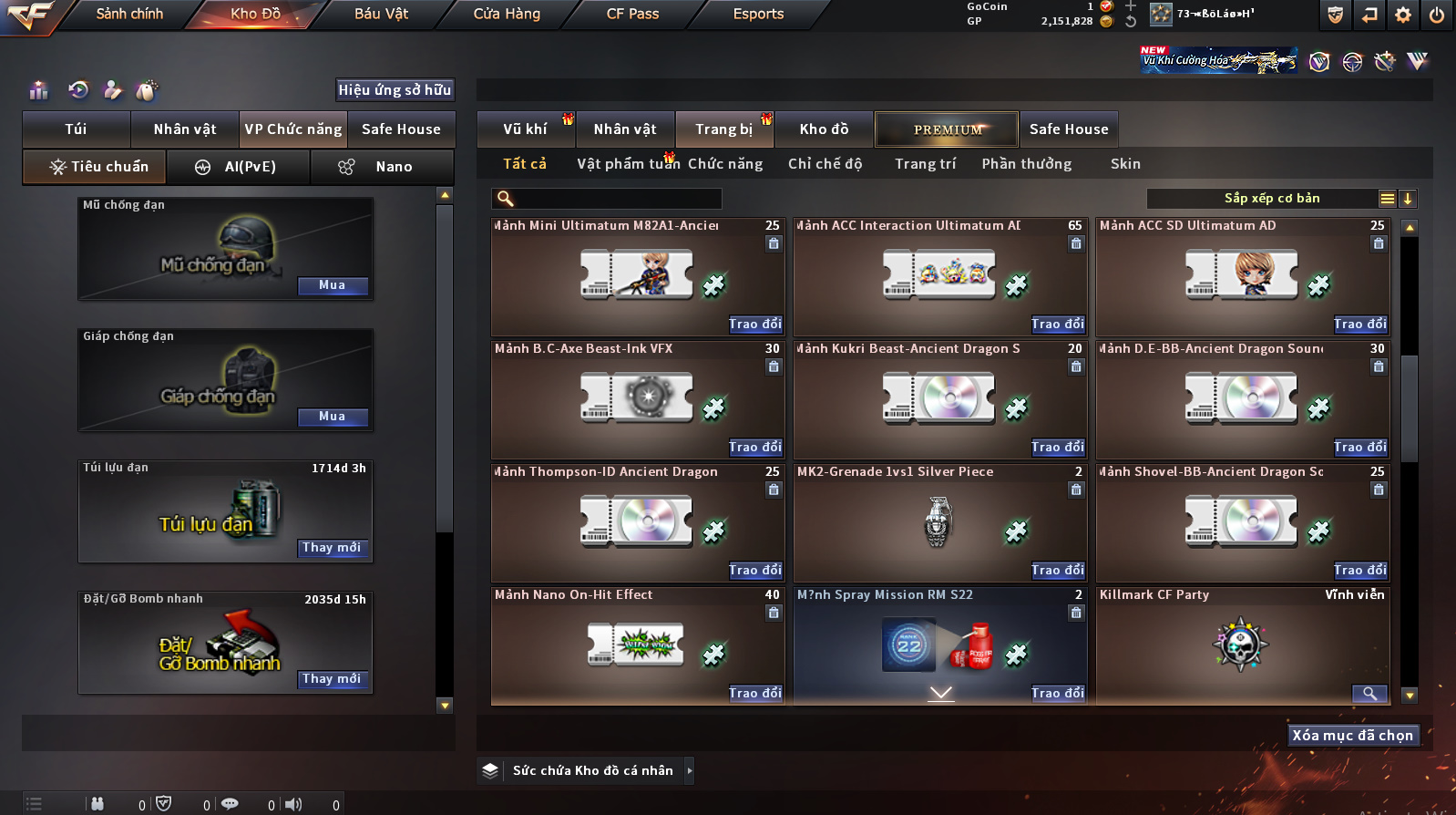Select the Nano equipment sub-tab

tap(383, 167)
